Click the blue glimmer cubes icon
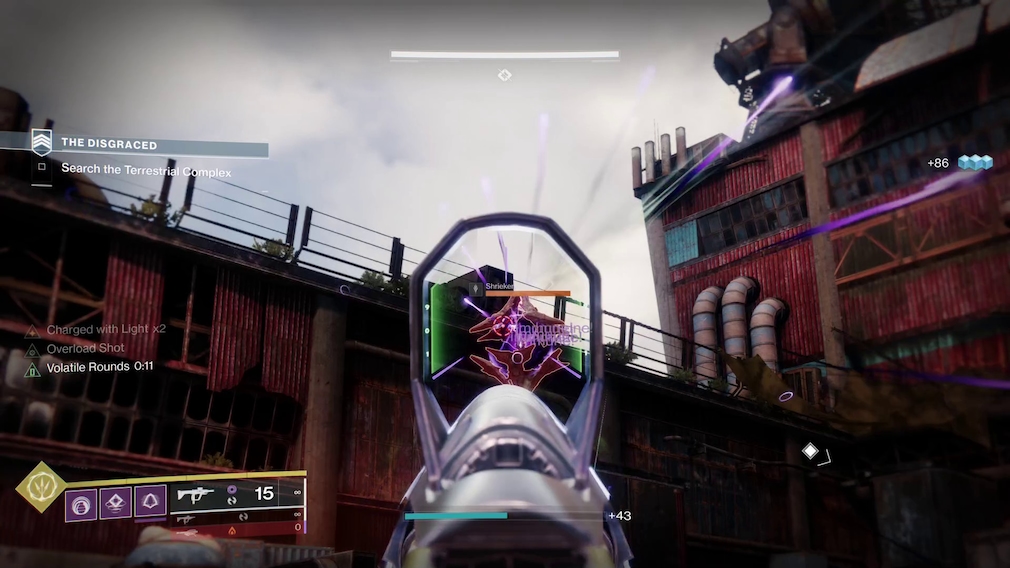This screenshot has width=1010, height=568. pyautogui.click(x=974, y=163)
